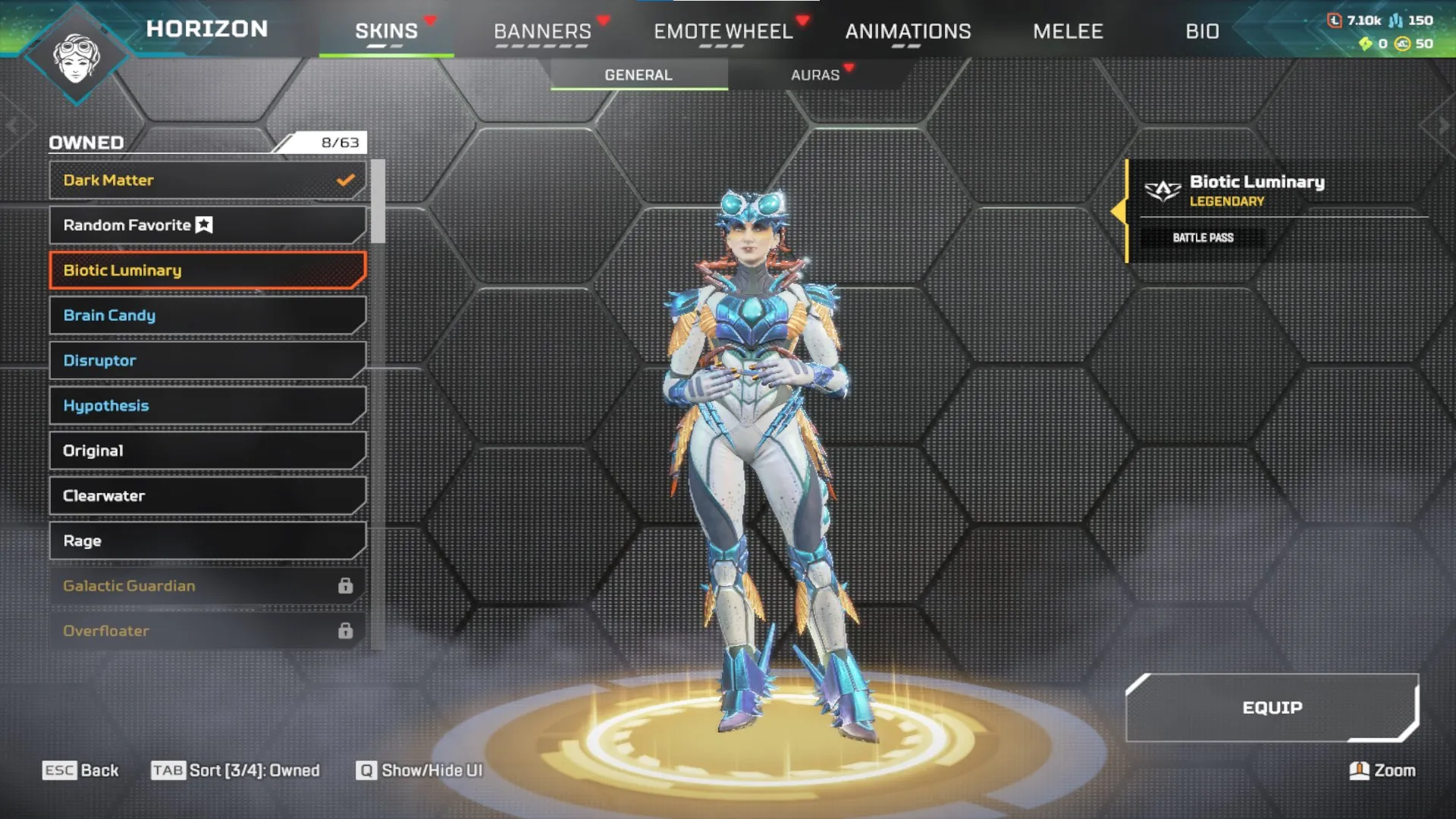Click the Crafting Metals icon showing 150

1394,20
